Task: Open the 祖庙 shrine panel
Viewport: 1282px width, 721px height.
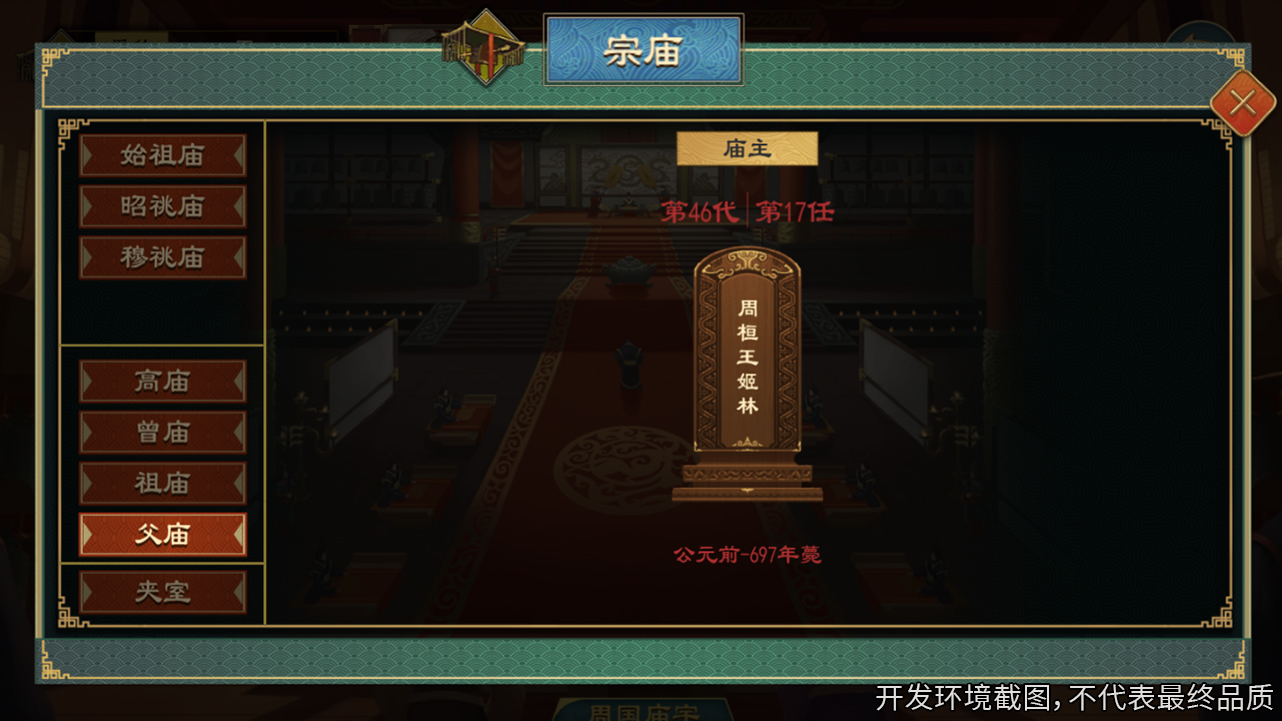Action: coord(163,483)
